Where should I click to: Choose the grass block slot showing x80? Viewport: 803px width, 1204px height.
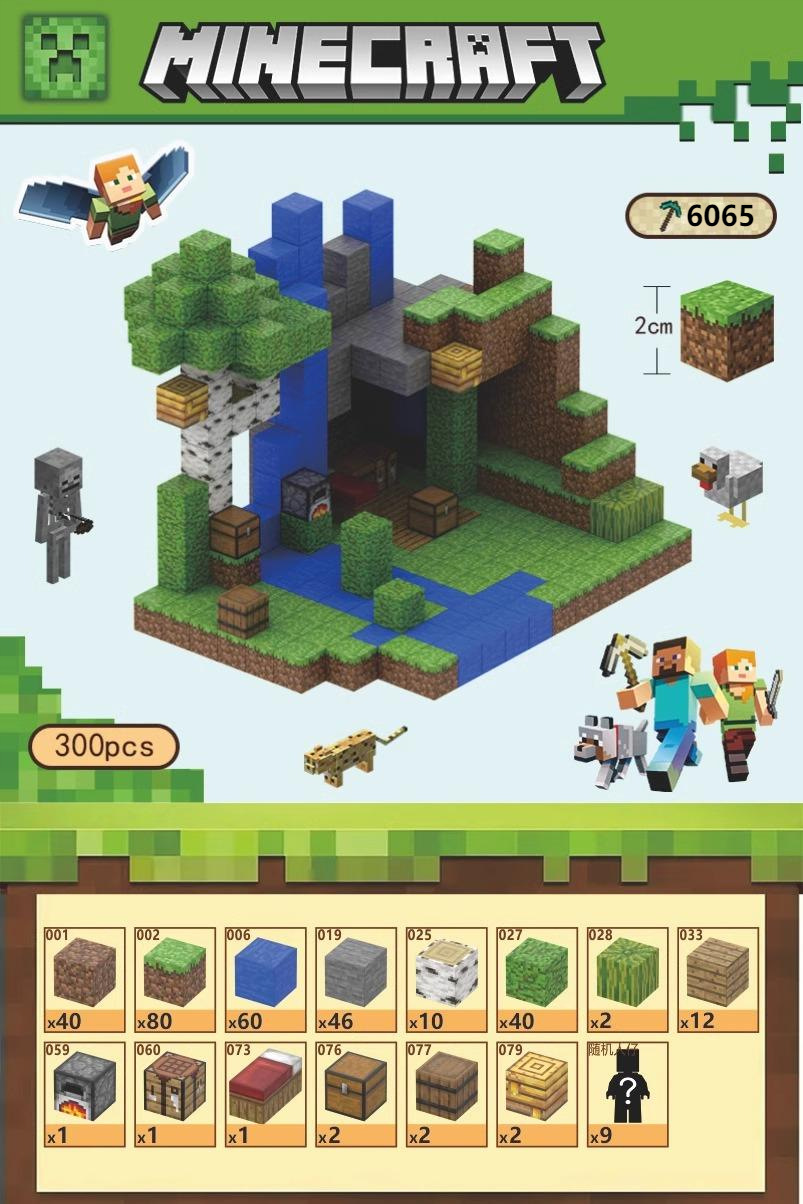(x=175, y=979)
